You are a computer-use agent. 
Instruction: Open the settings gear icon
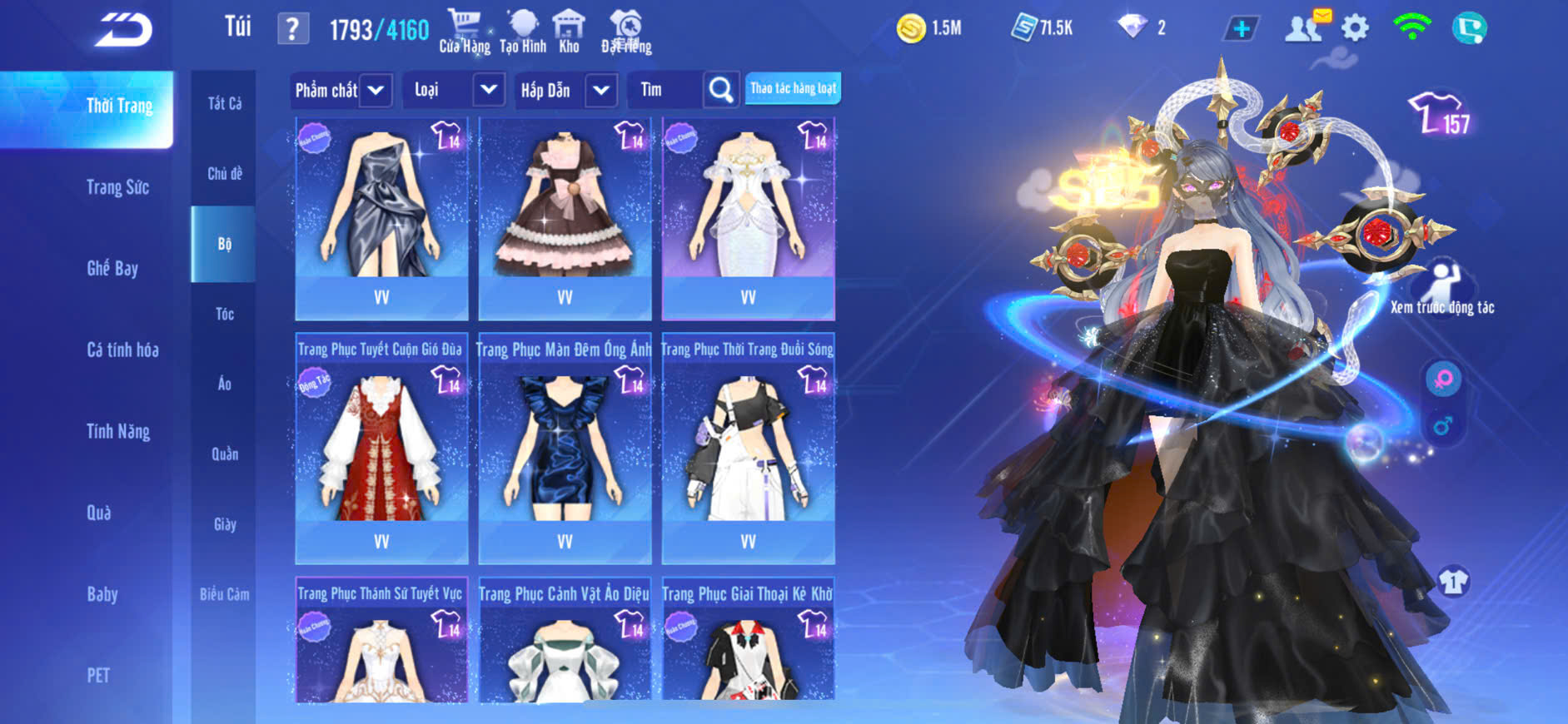coord(1355,28)
